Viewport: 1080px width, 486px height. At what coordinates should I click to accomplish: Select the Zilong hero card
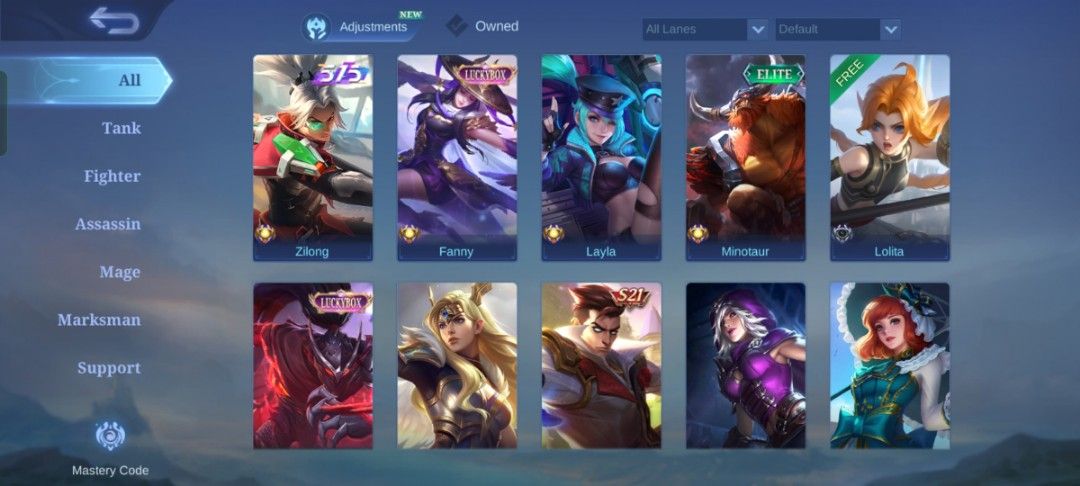(313, 157)
